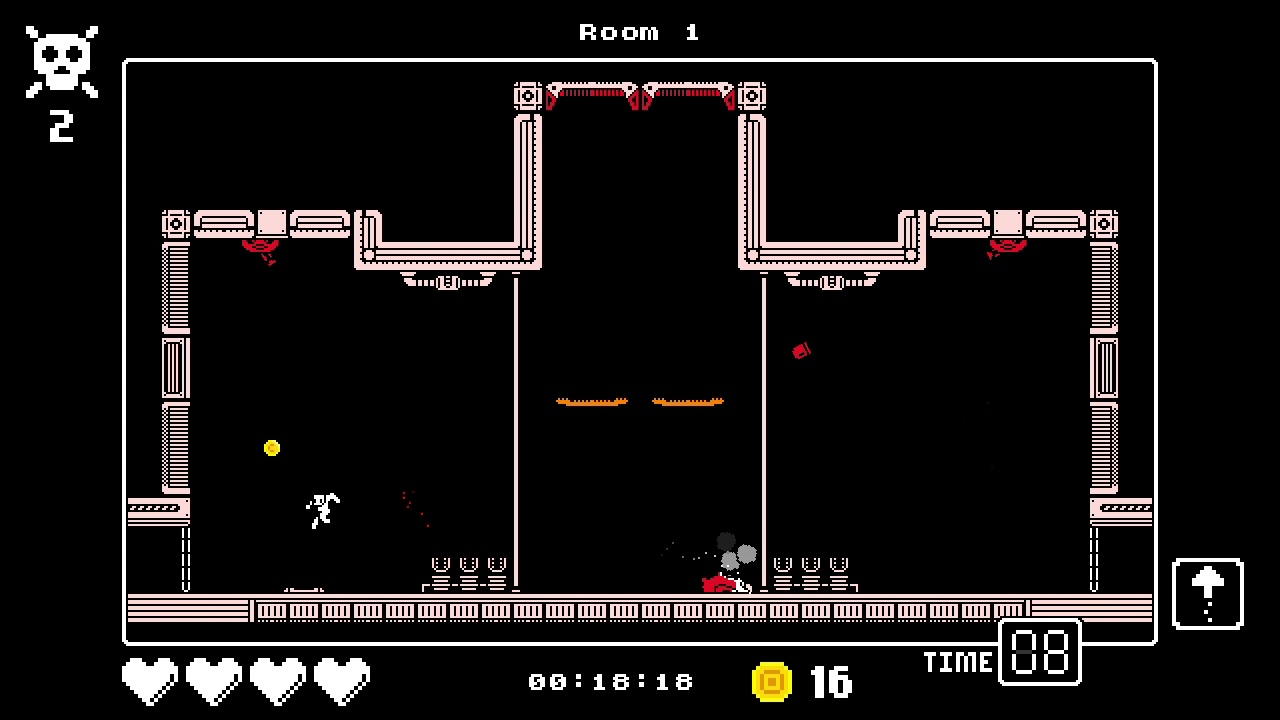Click the white player character sprite
The image size is (1280, 720).
pos(322,510)
